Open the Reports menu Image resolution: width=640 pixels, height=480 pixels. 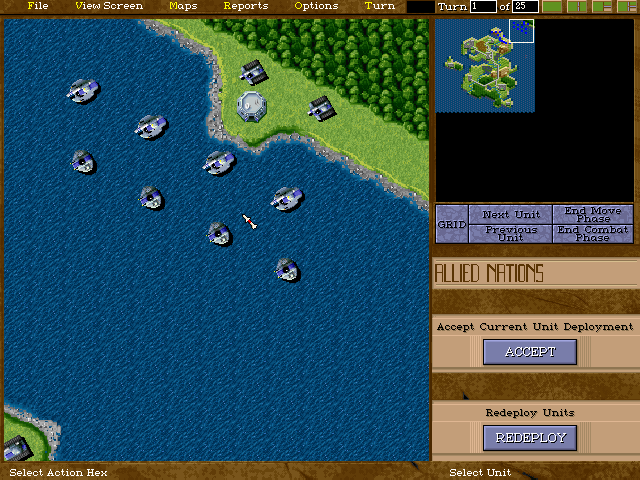245,6
